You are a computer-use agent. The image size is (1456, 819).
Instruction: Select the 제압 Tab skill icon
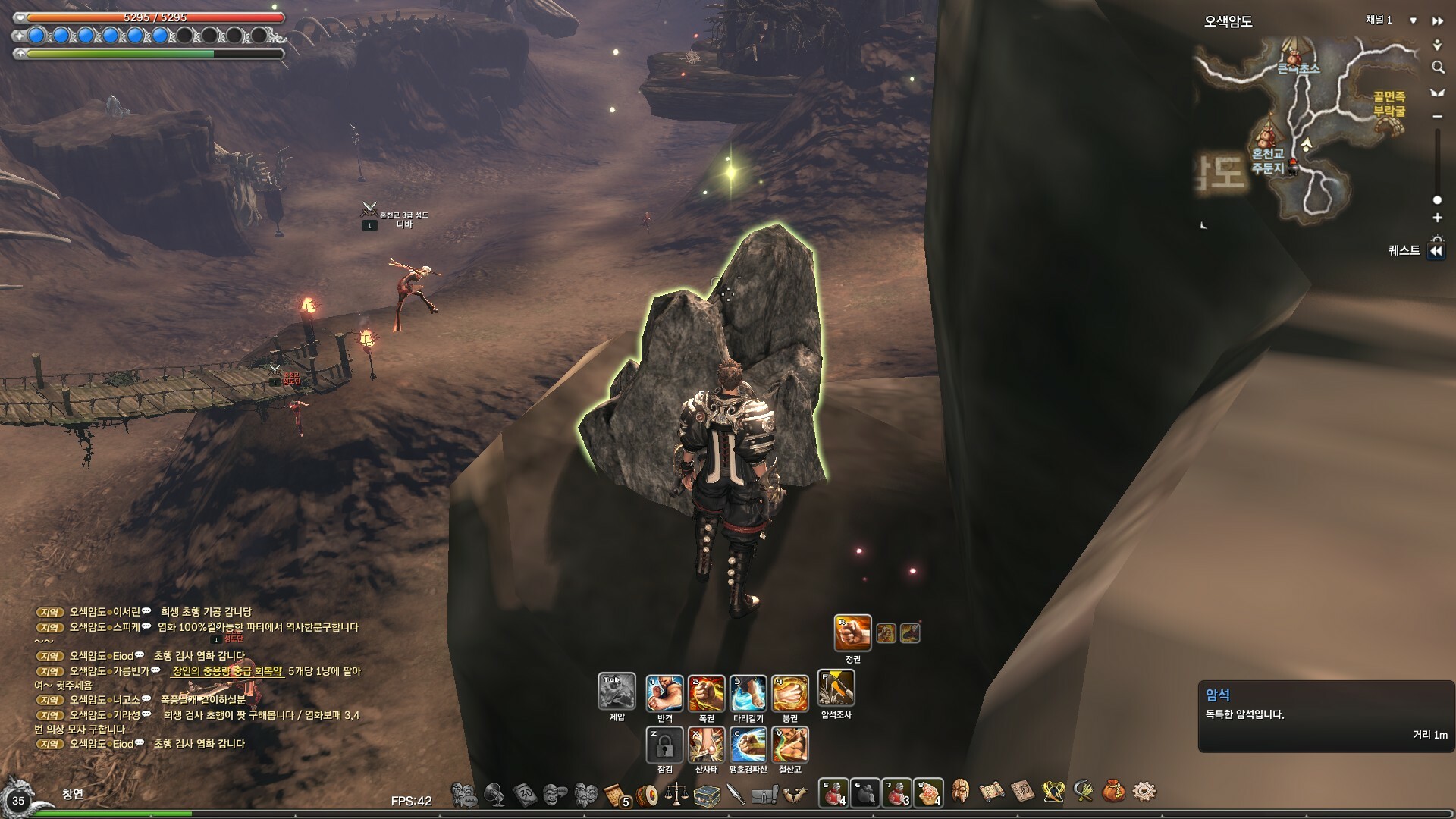[x=617, y=691]
